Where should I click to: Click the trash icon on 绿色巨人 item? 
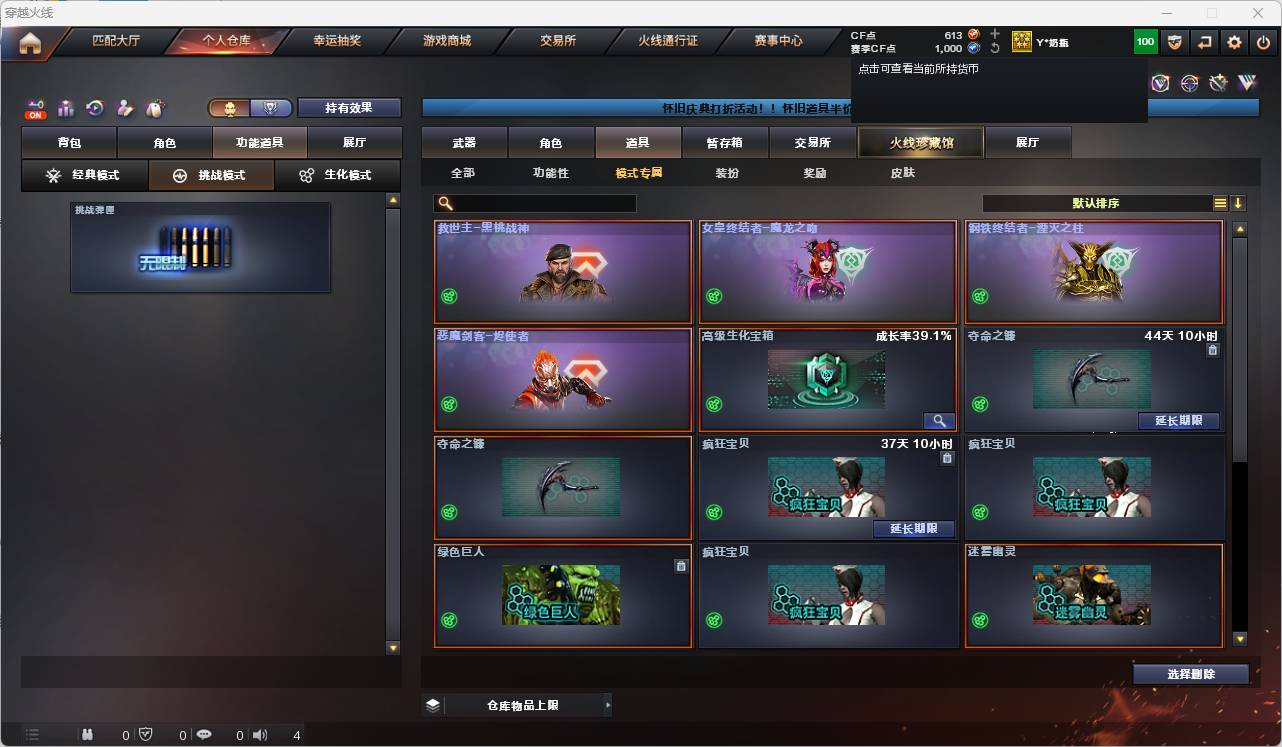[x=681, y=565]
